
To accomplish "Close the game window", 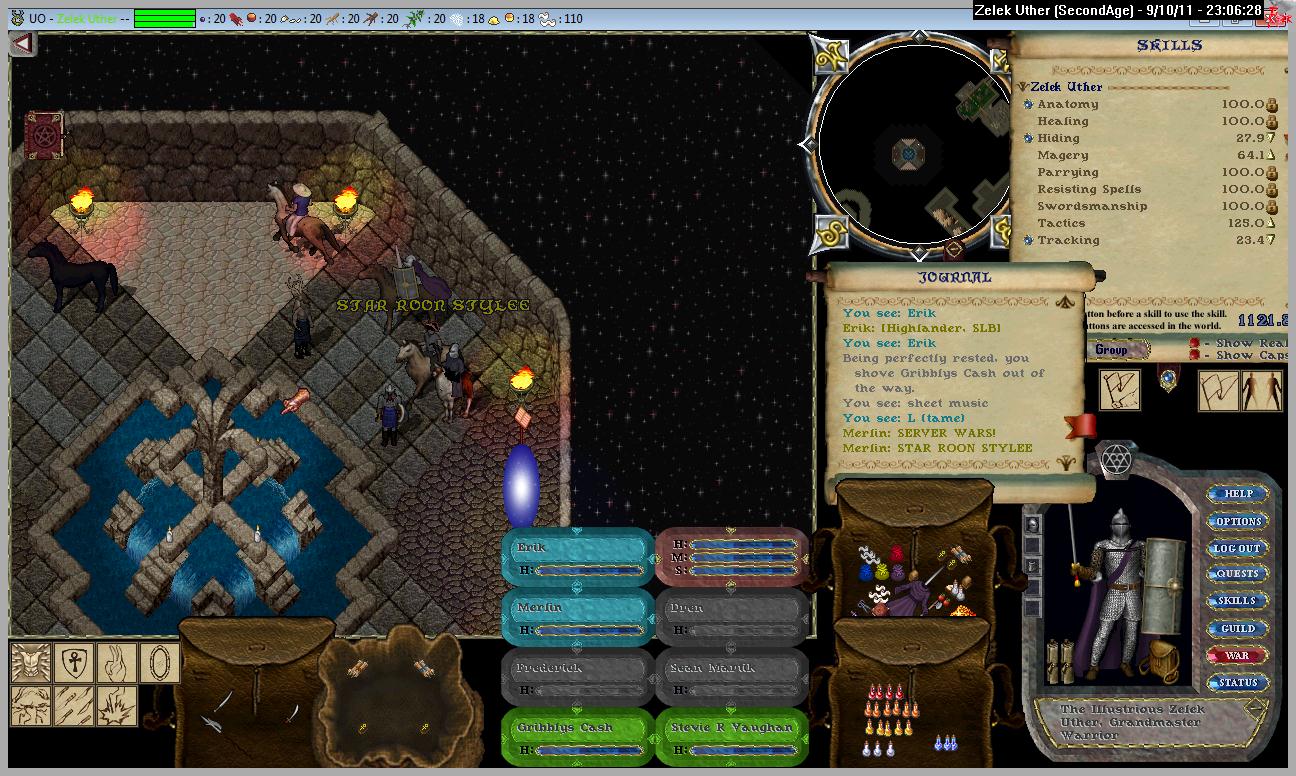I will pos(1277,17).
